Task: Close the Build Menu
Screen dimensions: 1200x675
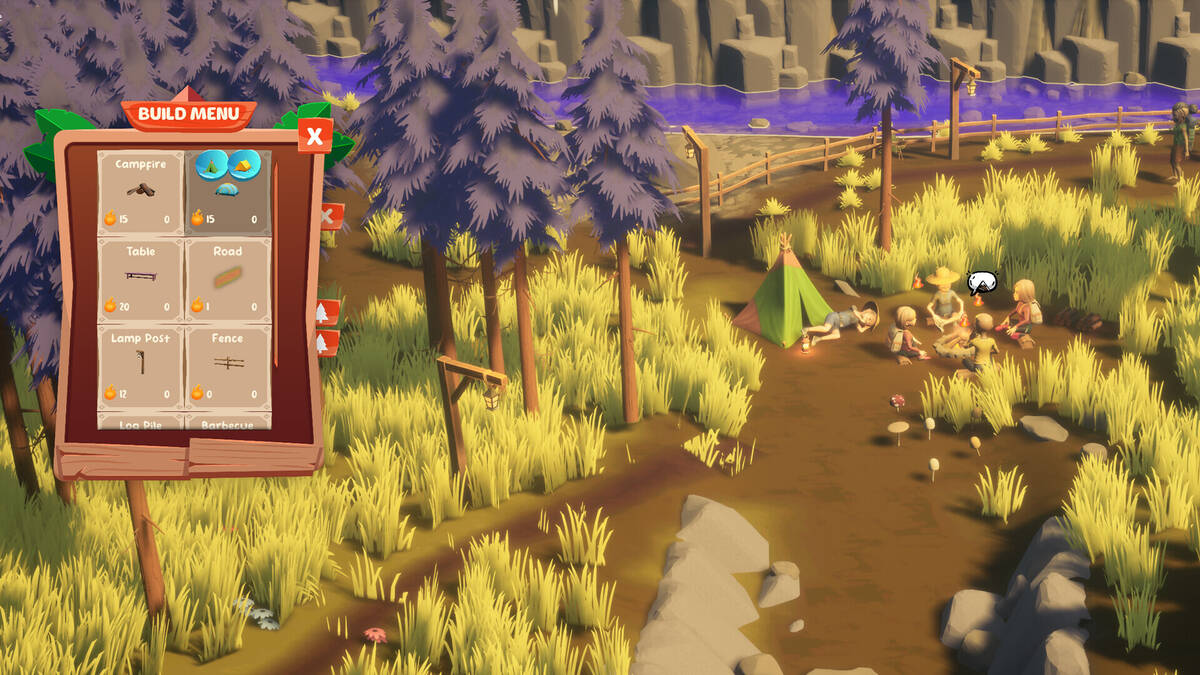Action: (315, 135)
